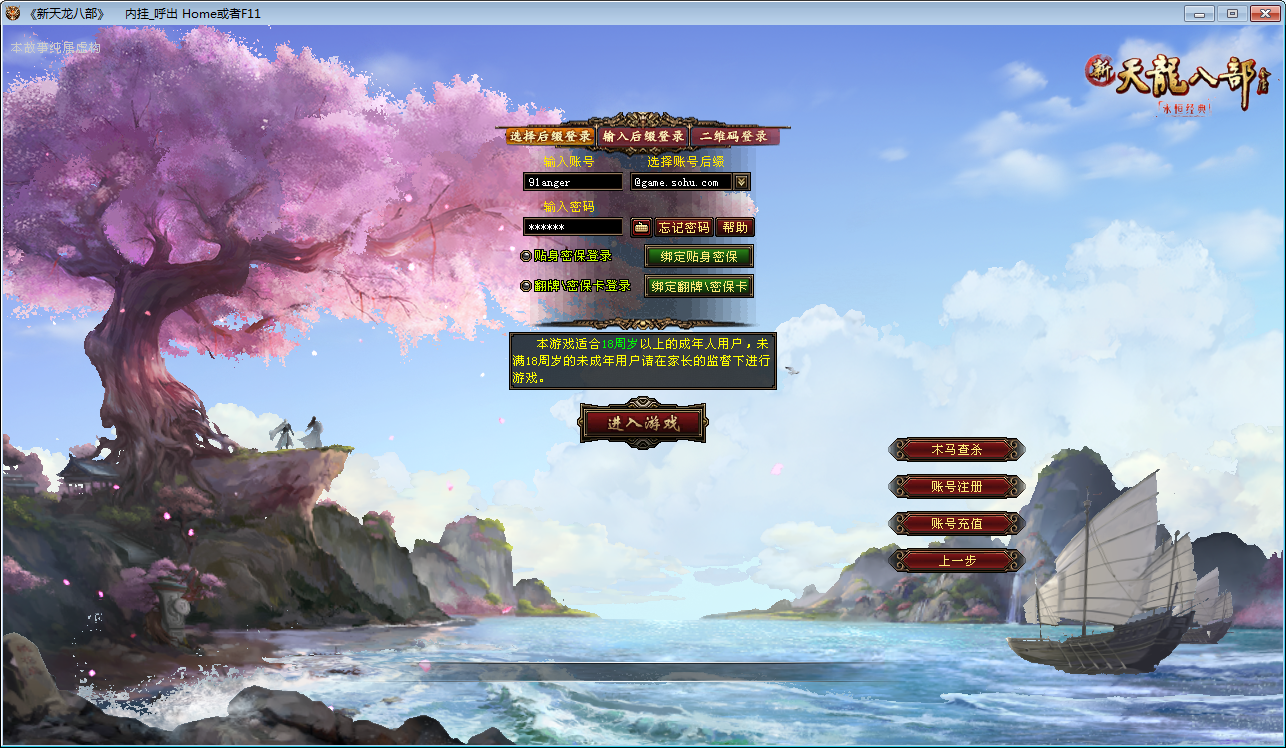The image size is (1286, 748).
Task: Open the on-screen soft keyboard for password entry
Action: (x=640, y=227)
